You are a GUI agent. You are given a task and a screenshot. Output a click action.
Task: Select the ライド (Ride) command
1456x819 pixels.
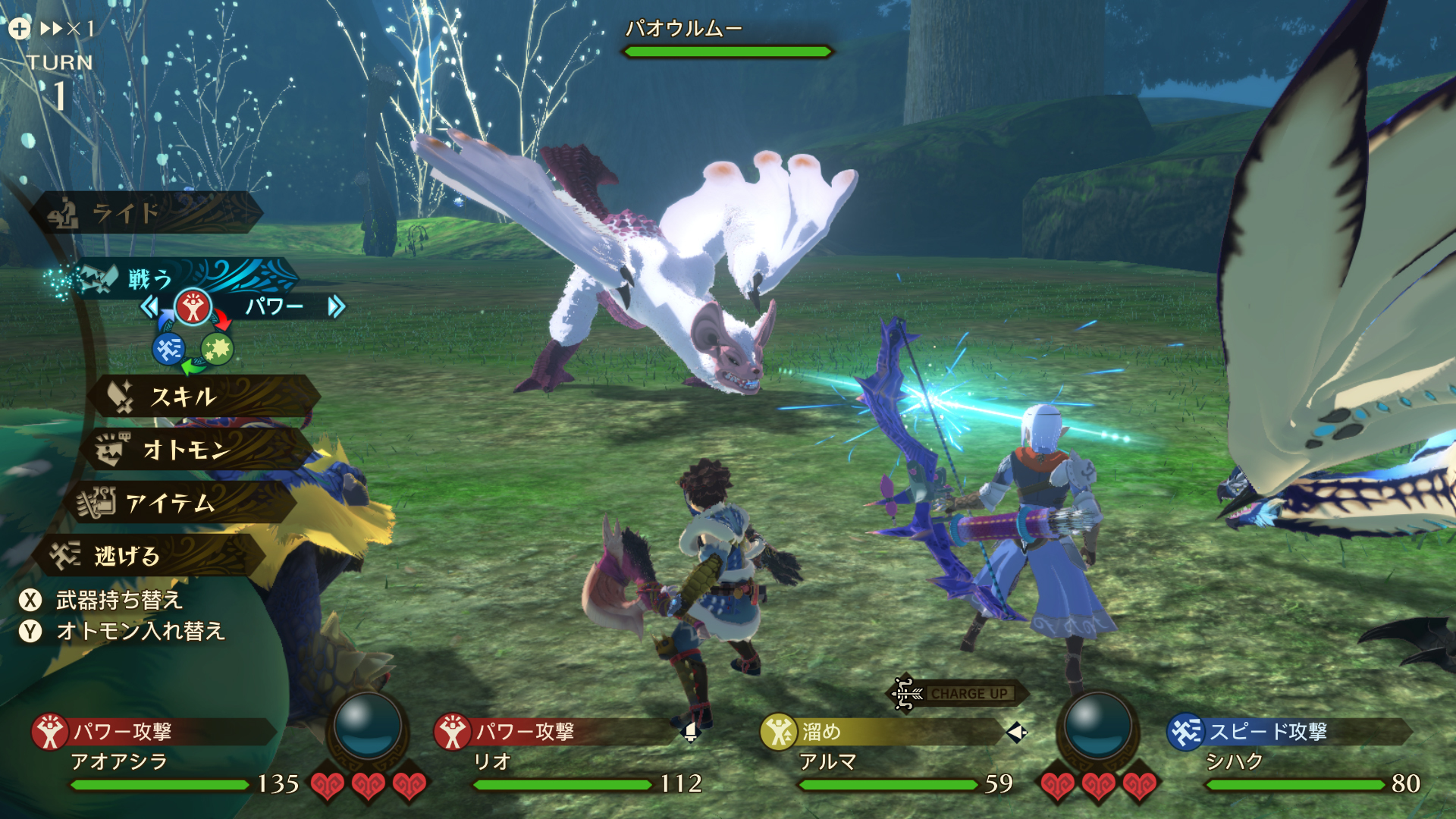pyautogui.click(x=144, y=212)
